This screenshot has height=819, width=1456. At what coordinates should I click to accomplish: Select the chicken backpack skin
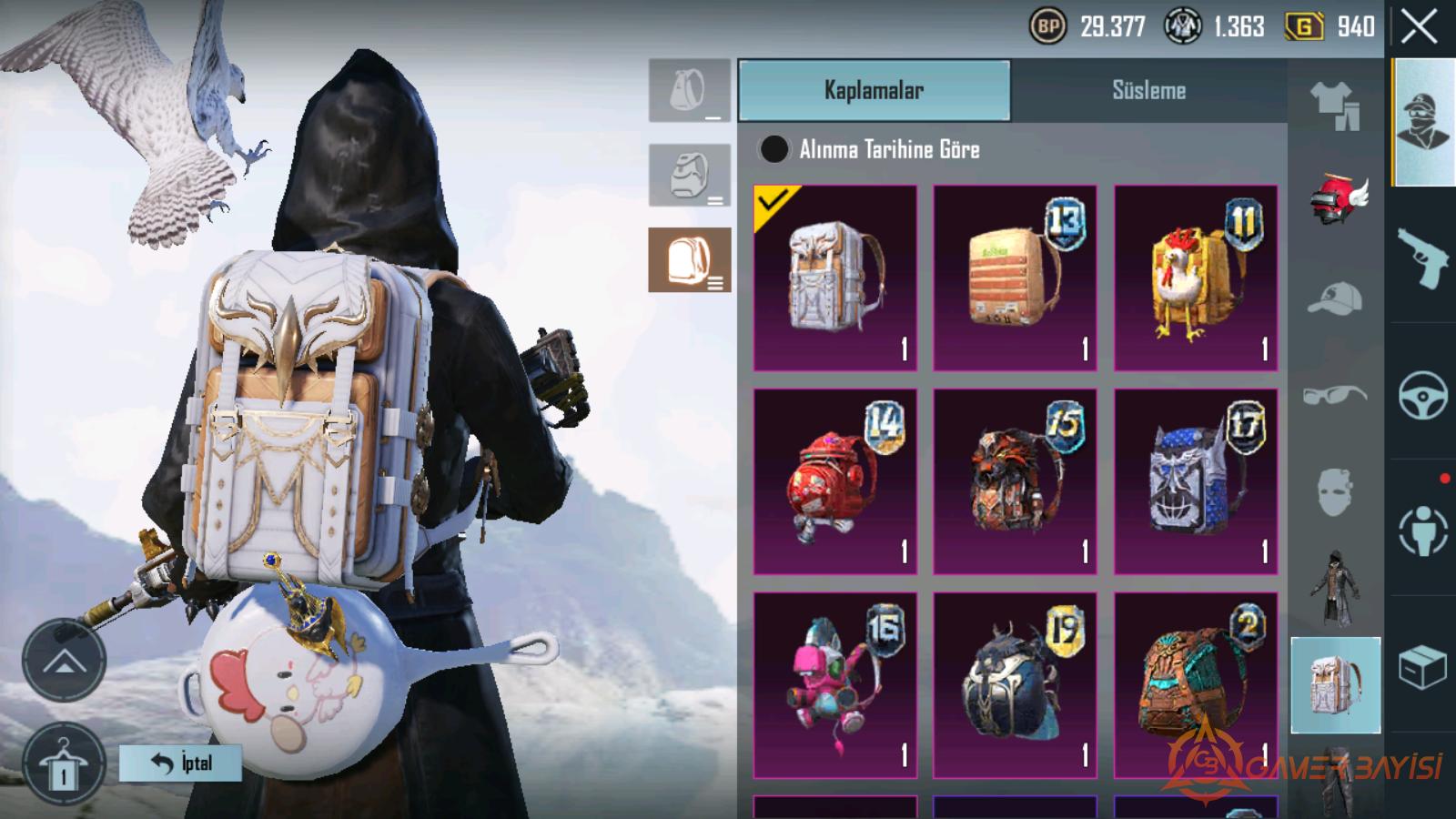pyautogui.click(x=1196, y=278)
